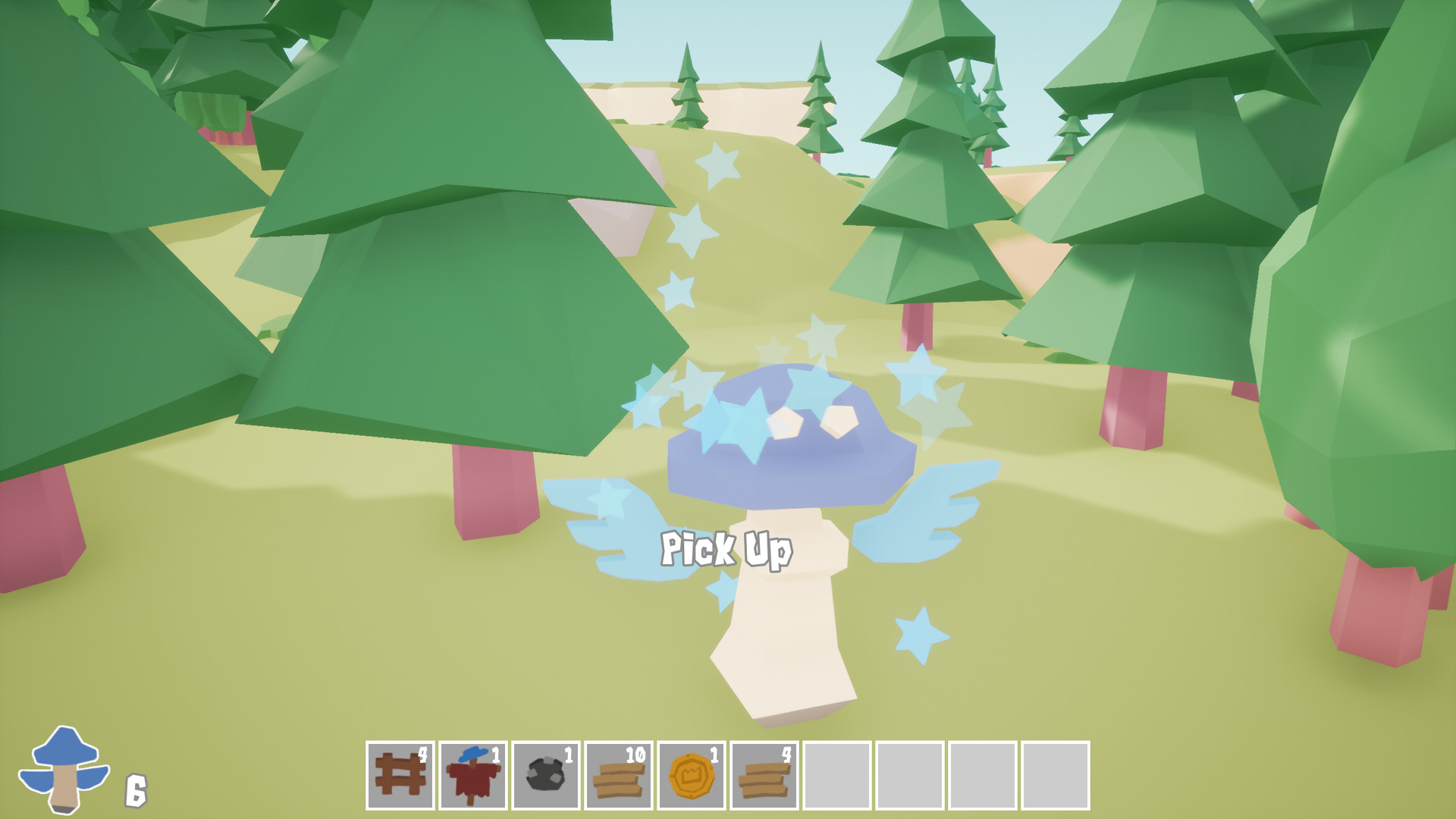Click the quantity badge on the fence item
Screen dimensions: 1456x819
pos(425,755)
